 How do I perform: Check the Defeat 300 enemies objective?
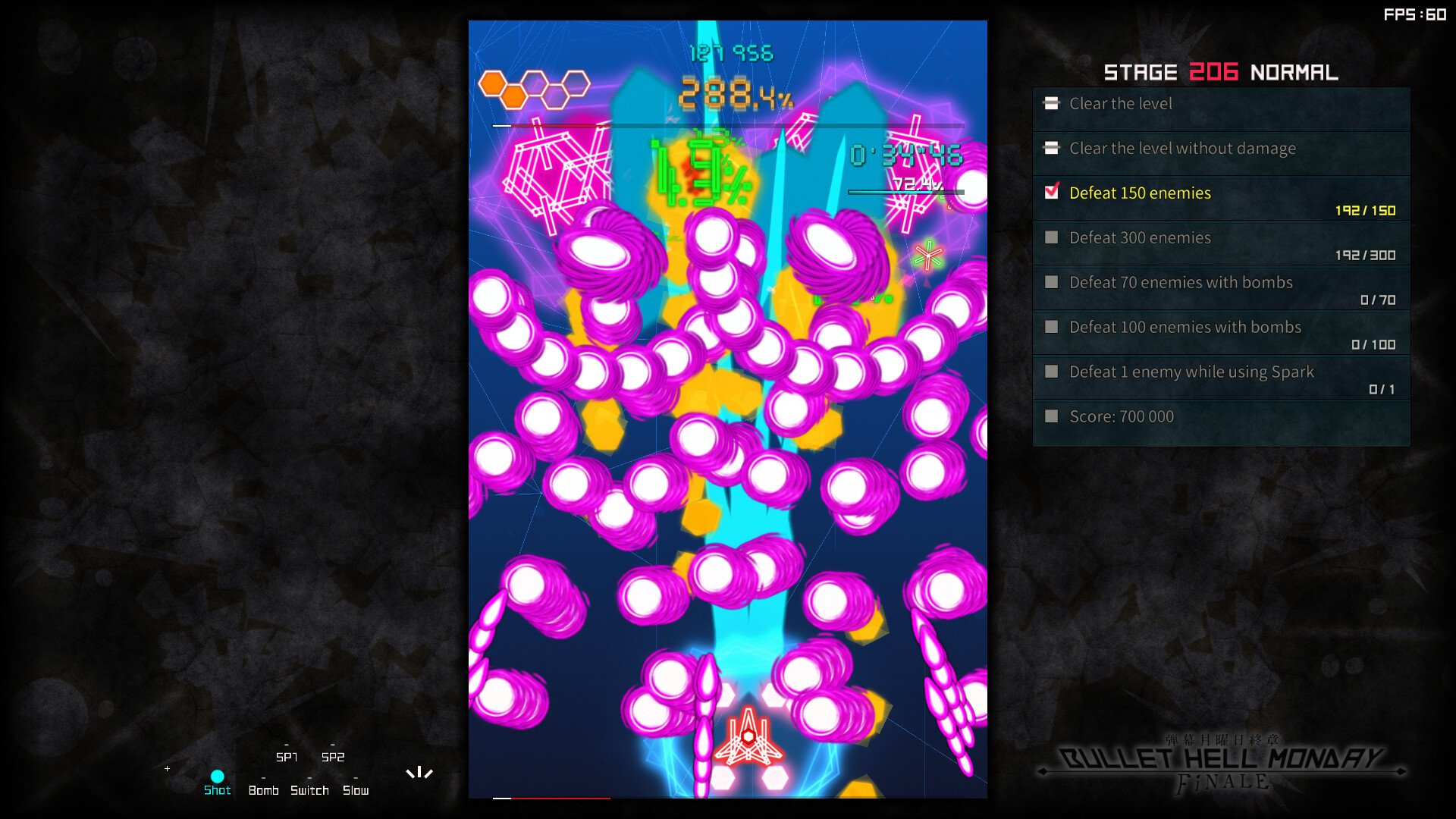click(1051, 237)
